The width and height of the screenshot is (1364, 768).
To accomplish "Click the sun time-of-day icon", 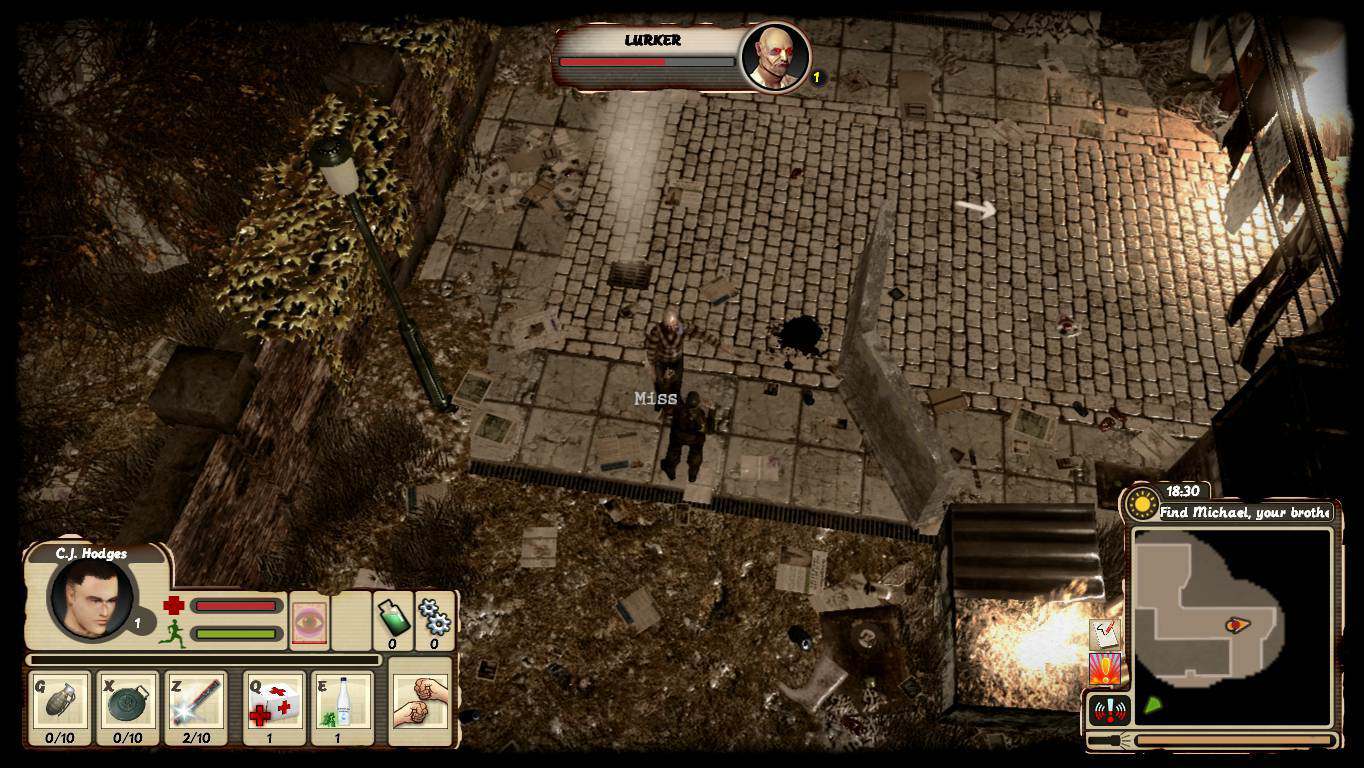I will tap(1142, 503).
